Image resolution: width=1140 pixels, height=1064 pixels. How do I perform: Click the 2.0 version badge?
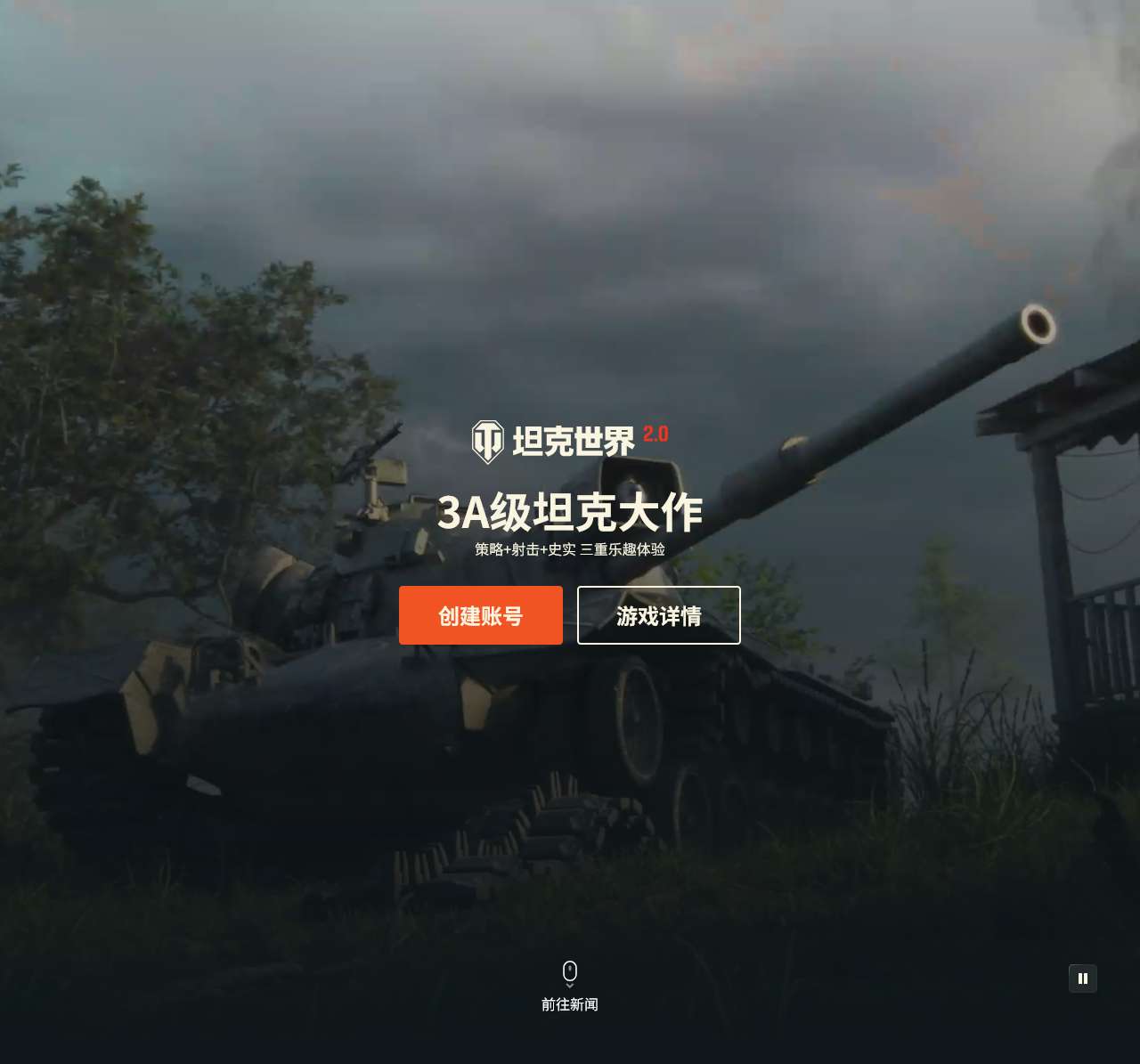tap(655, 435)
